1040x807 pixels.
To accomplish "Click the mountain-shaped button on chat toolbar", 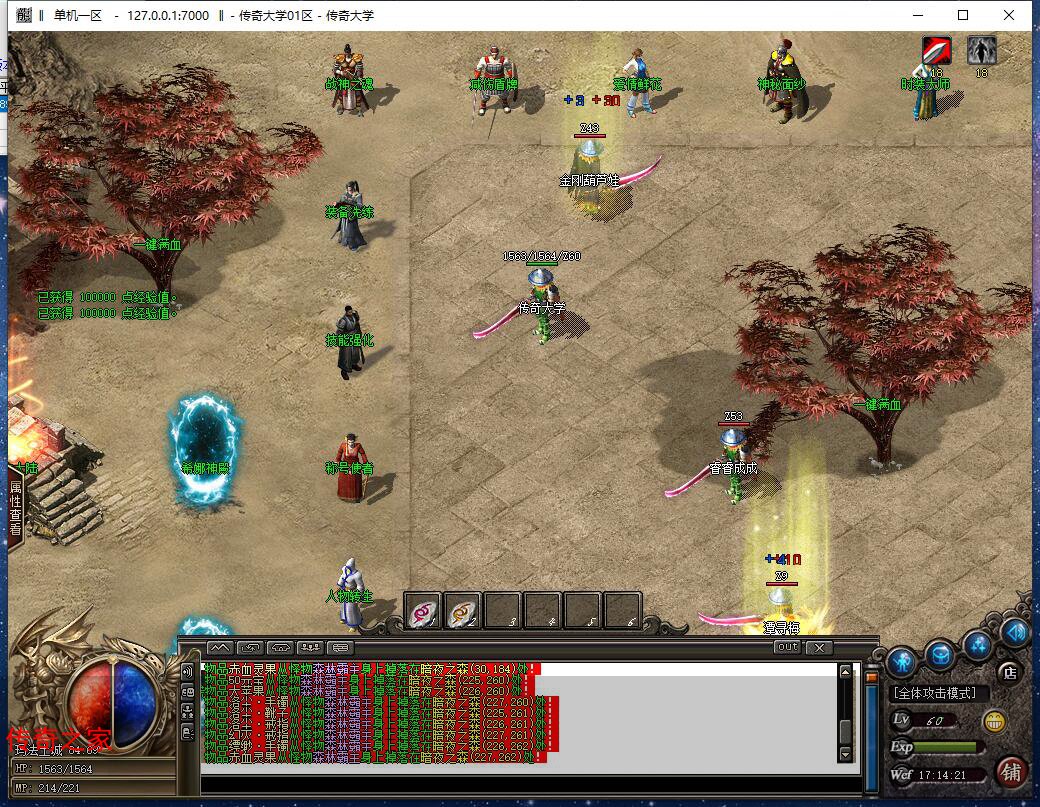I will (x=219, y=647).
